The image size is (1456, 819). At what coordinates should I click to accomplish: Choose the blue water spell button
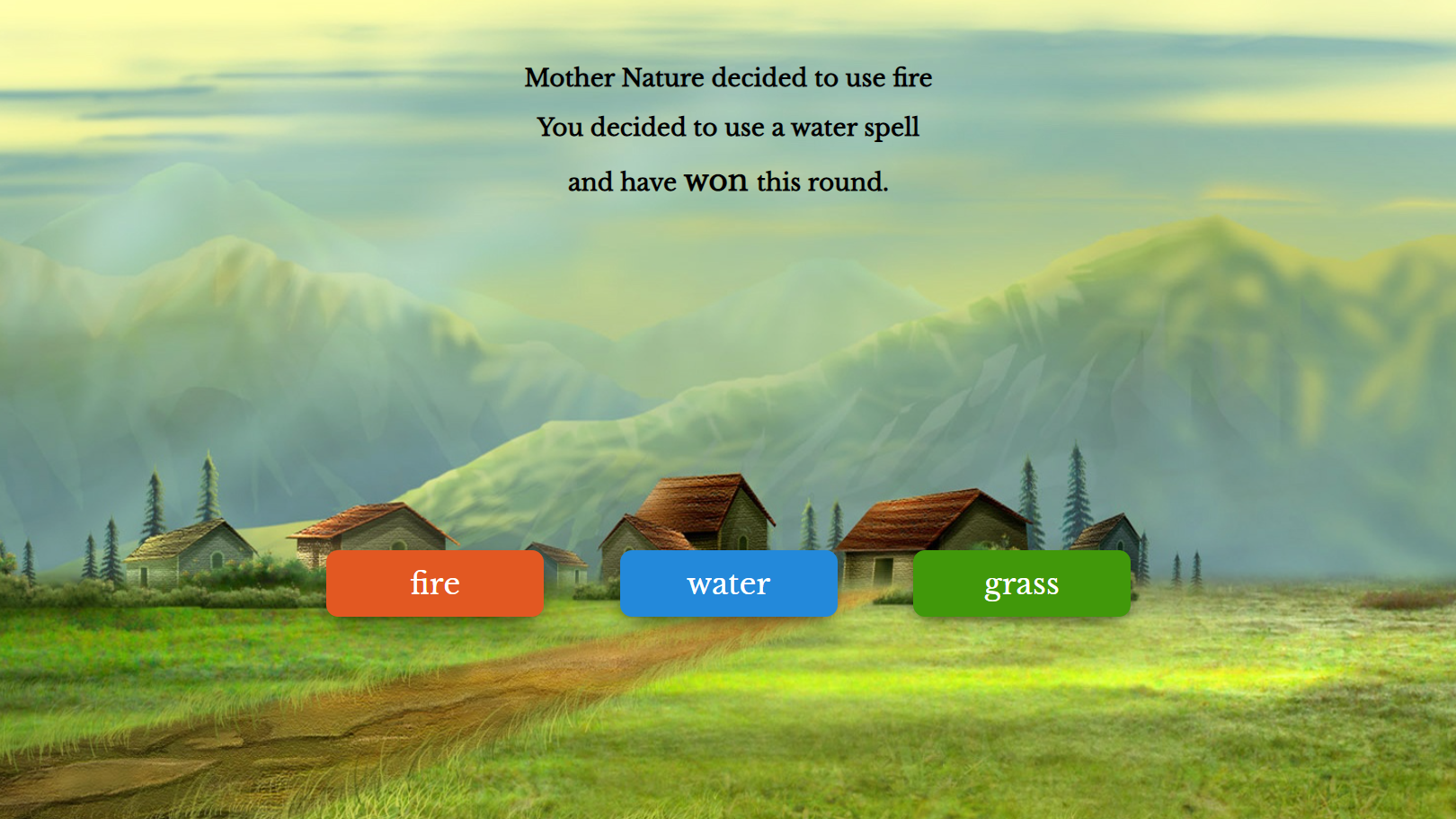pyautogui.click(x=728, y=583)
